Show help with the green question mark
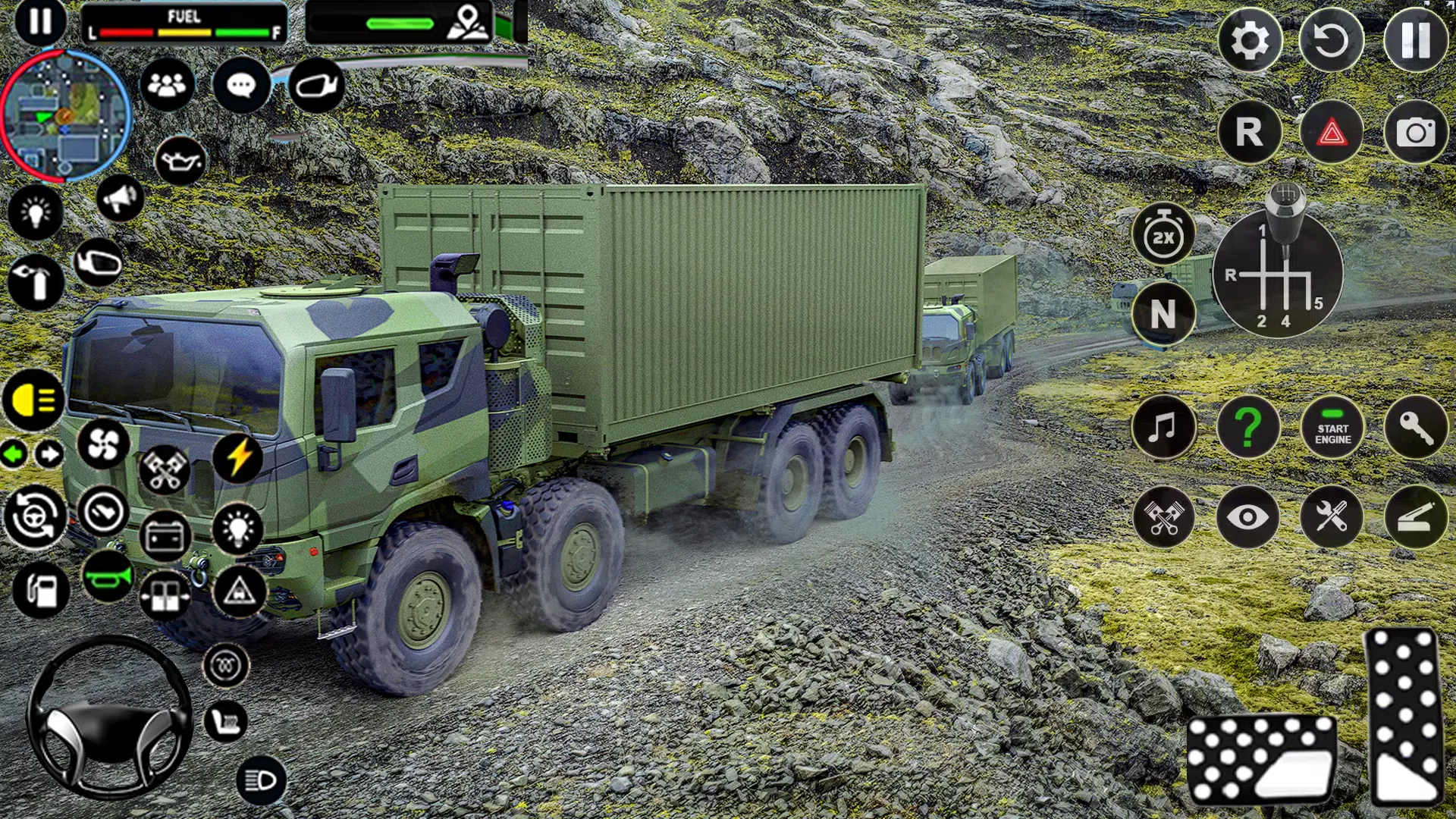 point(1248,428)
